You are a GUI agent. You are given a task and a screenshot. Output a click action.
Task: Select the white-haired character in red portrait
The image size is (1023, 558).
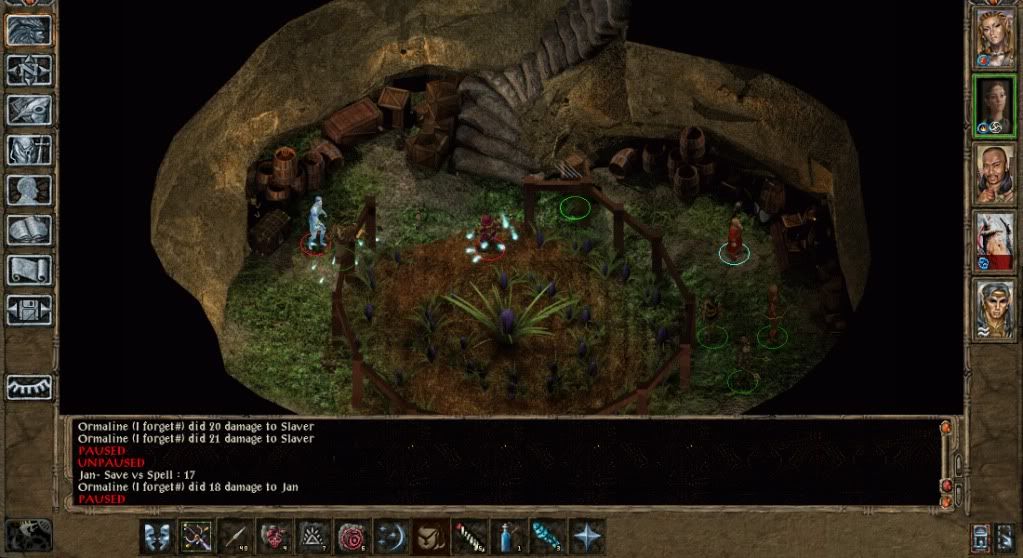[x=995, y=240]
